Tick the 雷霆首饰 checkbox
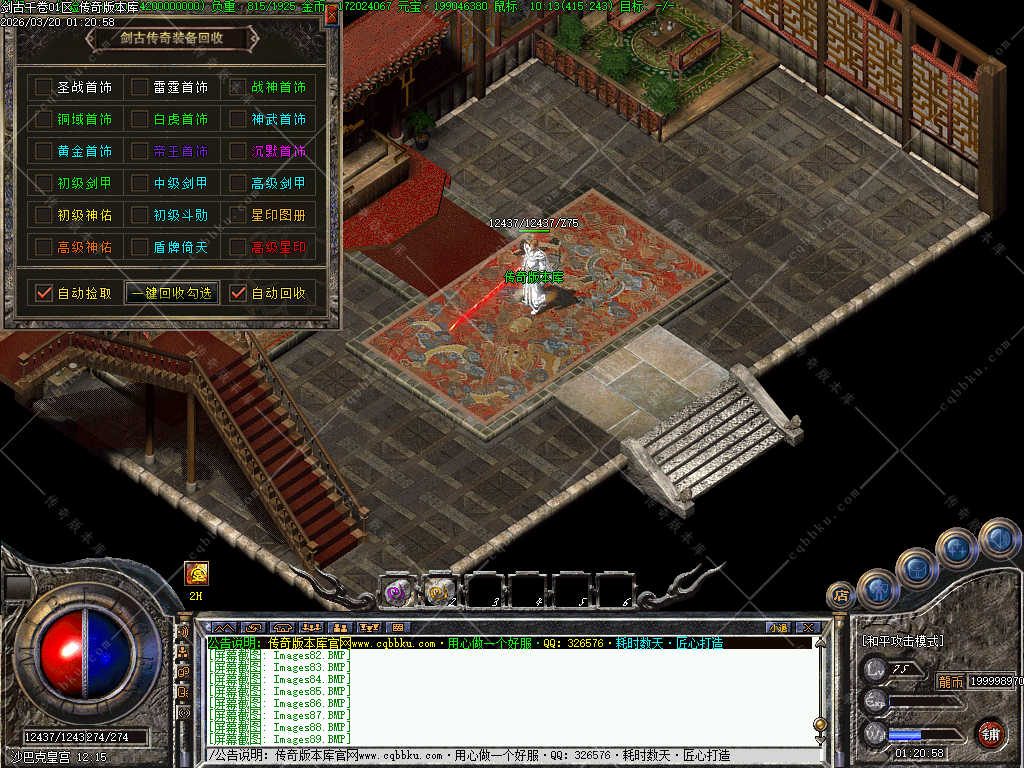This screenshot has width=1024, height=768. pyautogui.click(x=140, y=88)
